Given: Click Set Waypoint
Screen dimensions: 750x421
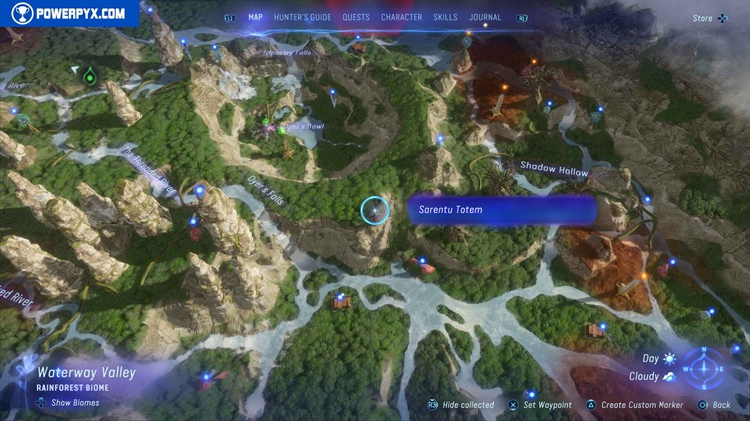Looking at the screenshot, I should pos(547,405).
